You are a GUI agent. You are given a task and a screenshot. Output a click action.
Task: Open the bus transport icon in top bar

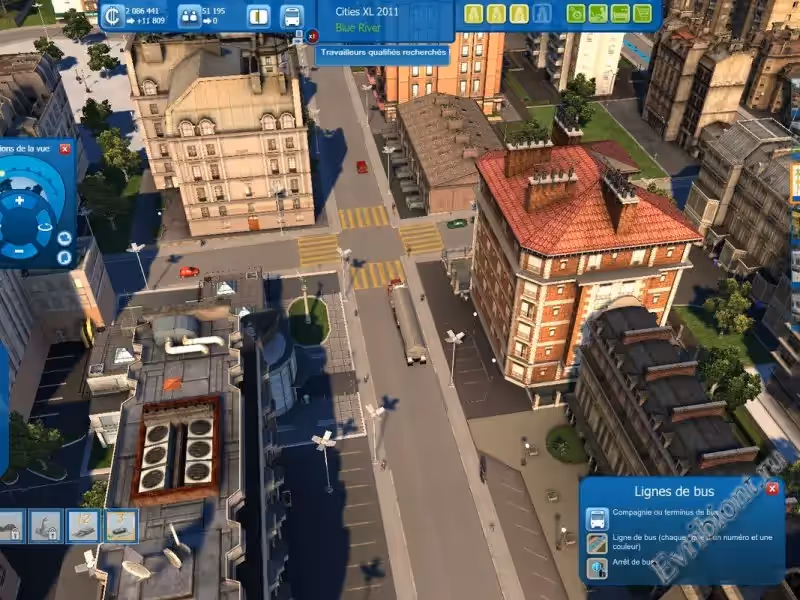pyautogui.click(x=291, y=16)
